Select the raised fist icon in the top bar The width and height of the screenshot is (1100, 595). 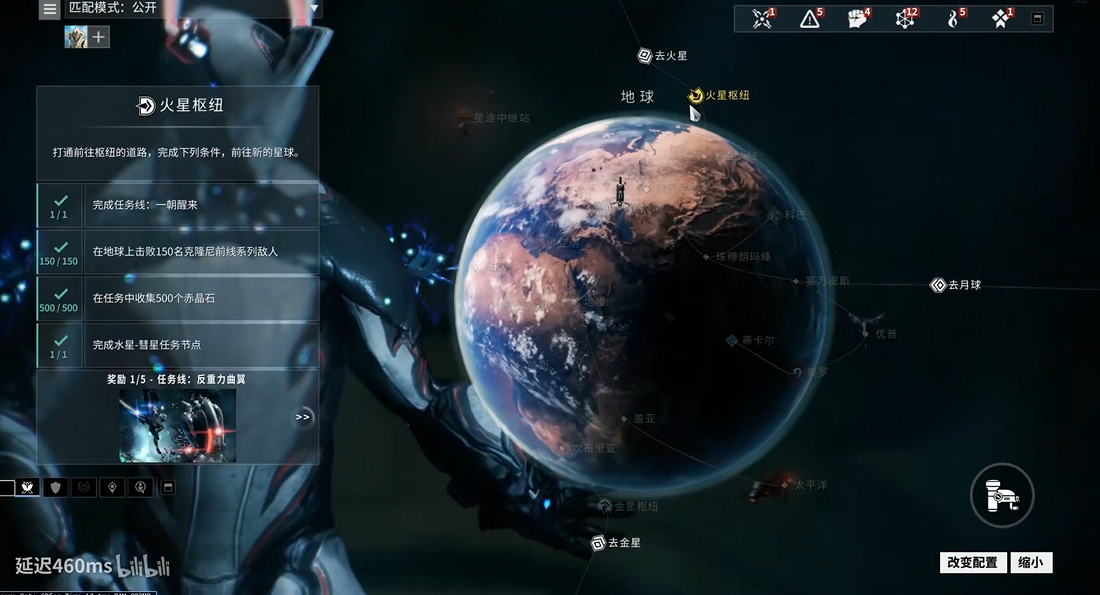coord(857,19)
